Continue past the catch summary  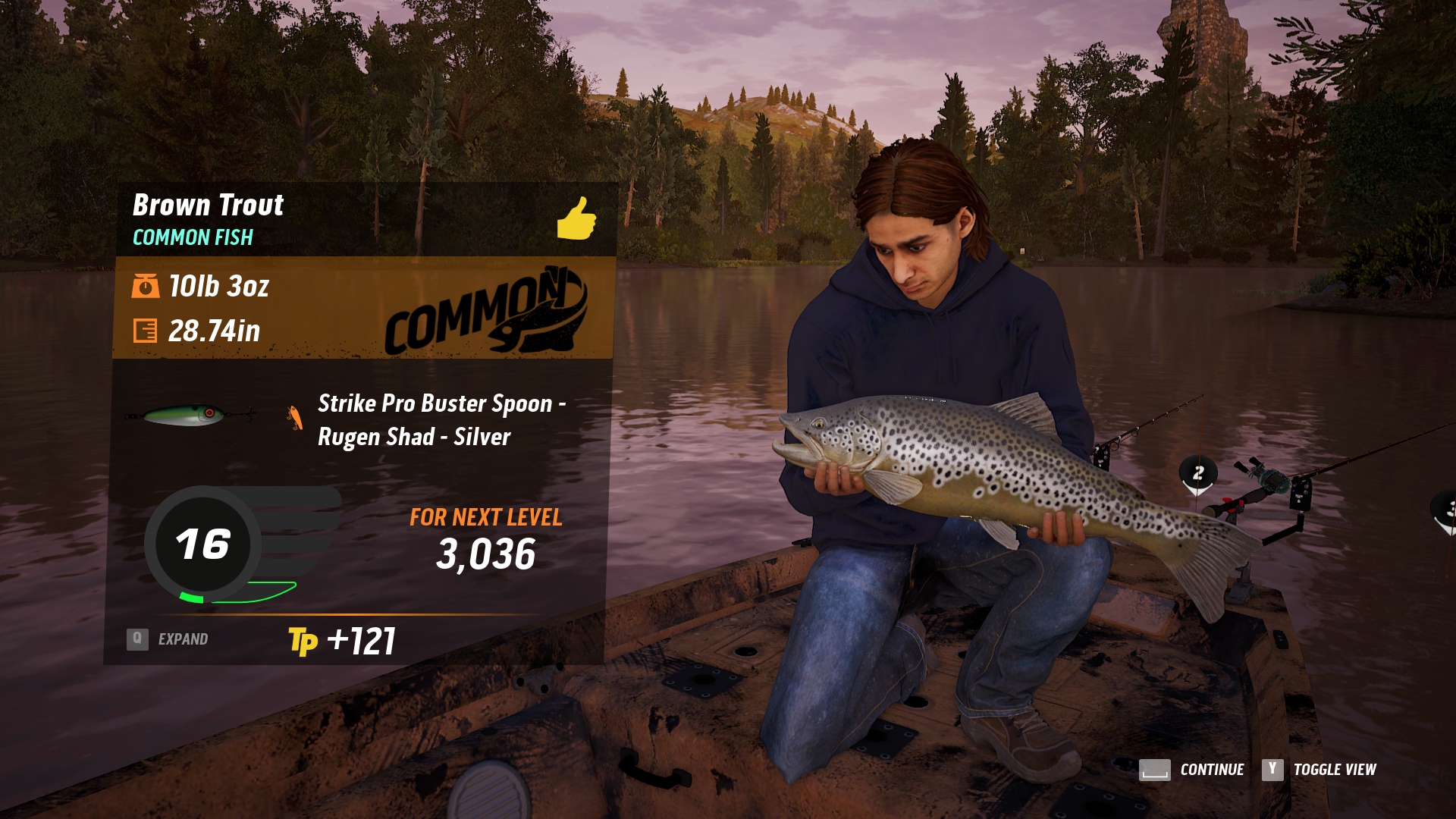[x=1191, y=770]
